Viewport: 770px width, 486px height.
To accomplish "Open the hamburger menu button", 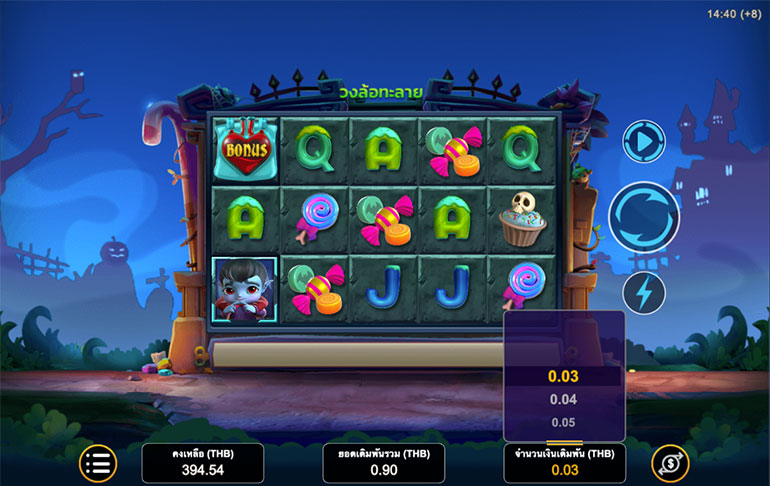I will [x=99, y=463].
